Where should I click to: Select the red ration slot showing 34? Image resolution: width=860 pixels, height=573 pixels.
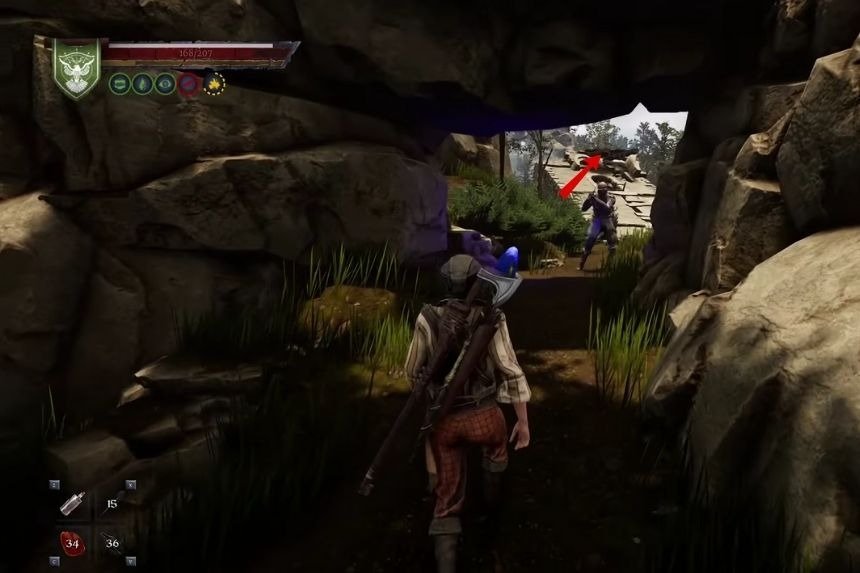click(x=72, y=543)
